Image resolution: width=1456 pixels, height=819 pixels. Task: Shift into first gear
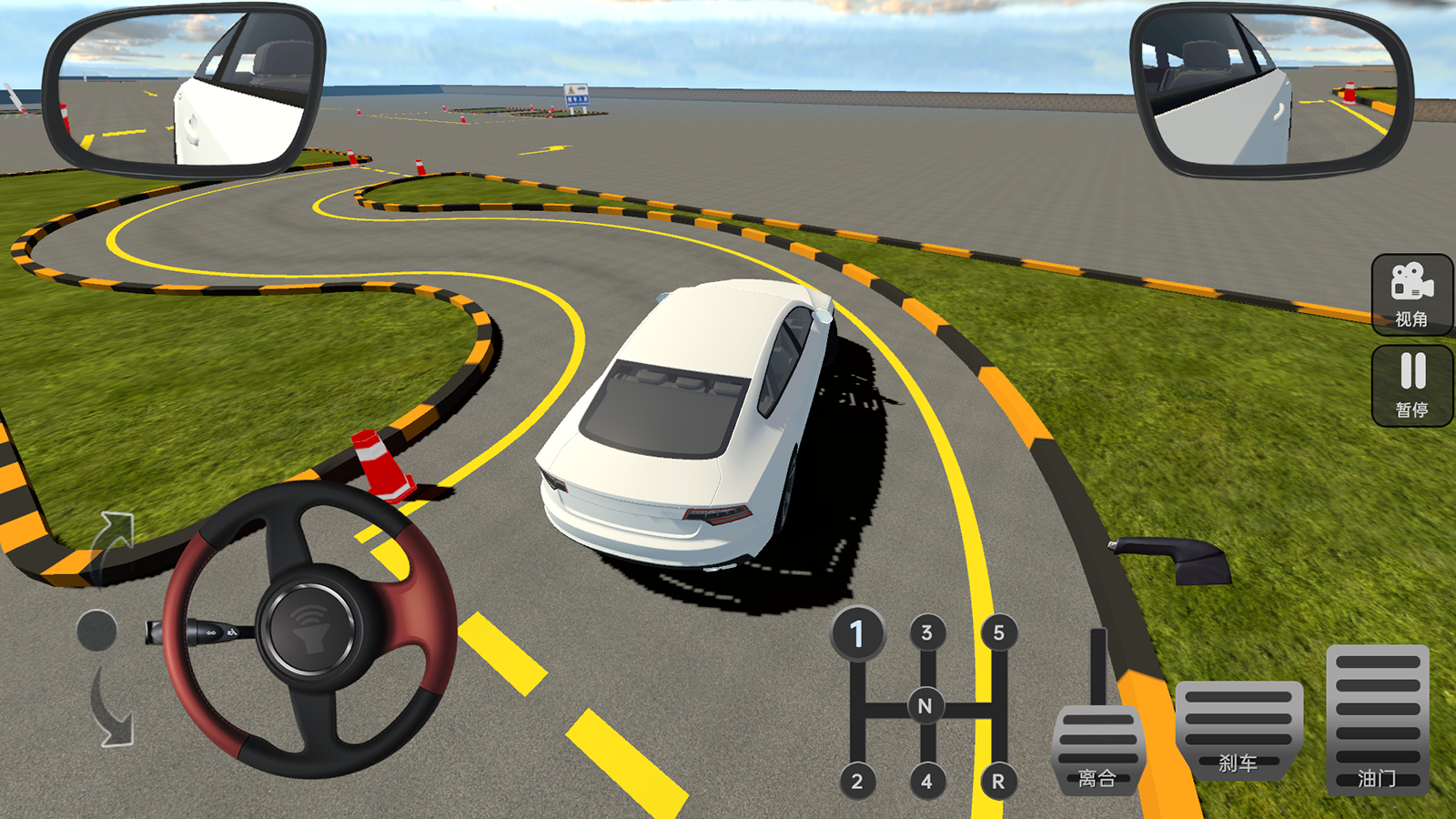click(x=856, y=633)
